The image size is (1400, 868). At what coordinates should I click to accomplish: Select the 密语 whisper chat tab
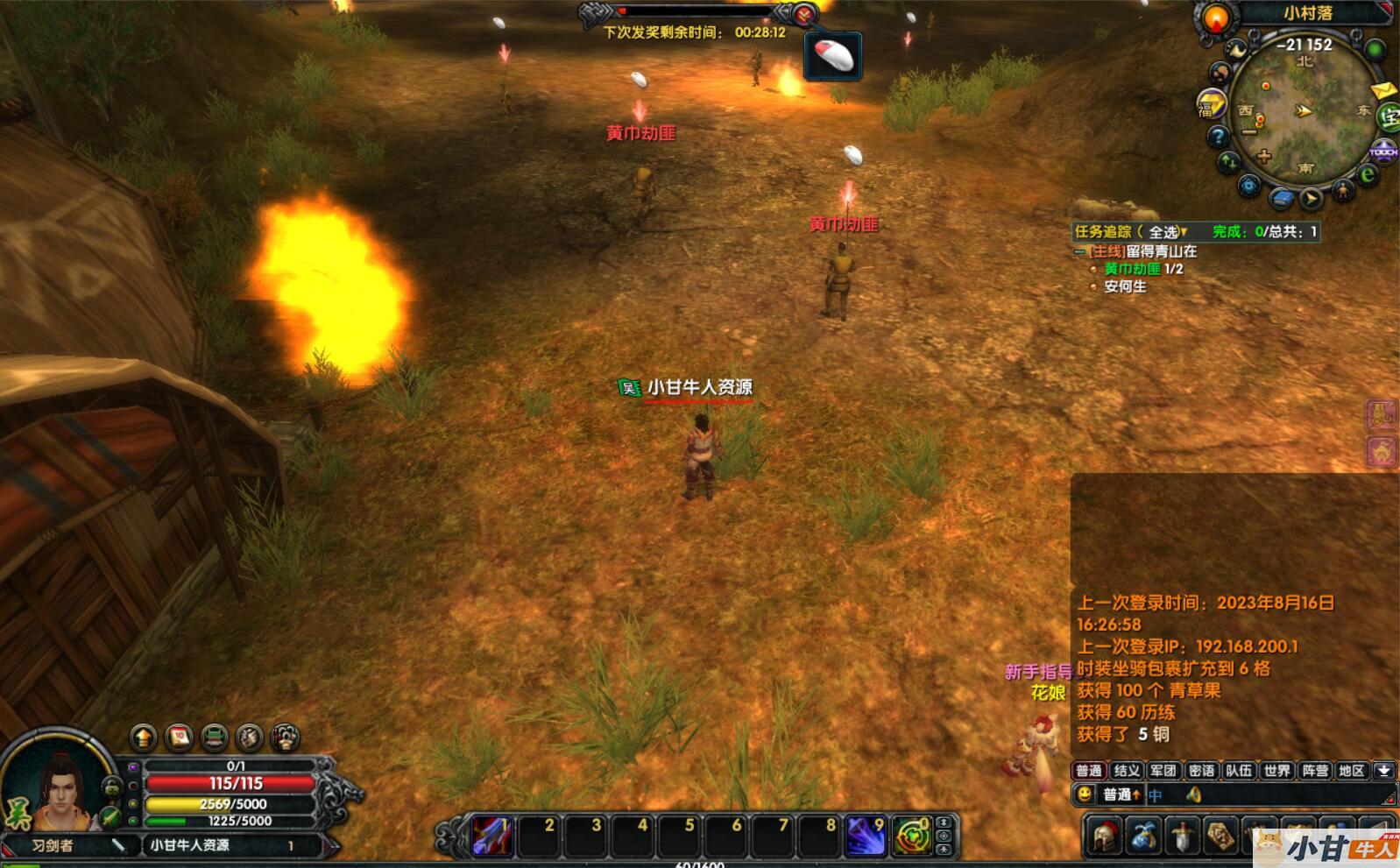[1201, 771]
